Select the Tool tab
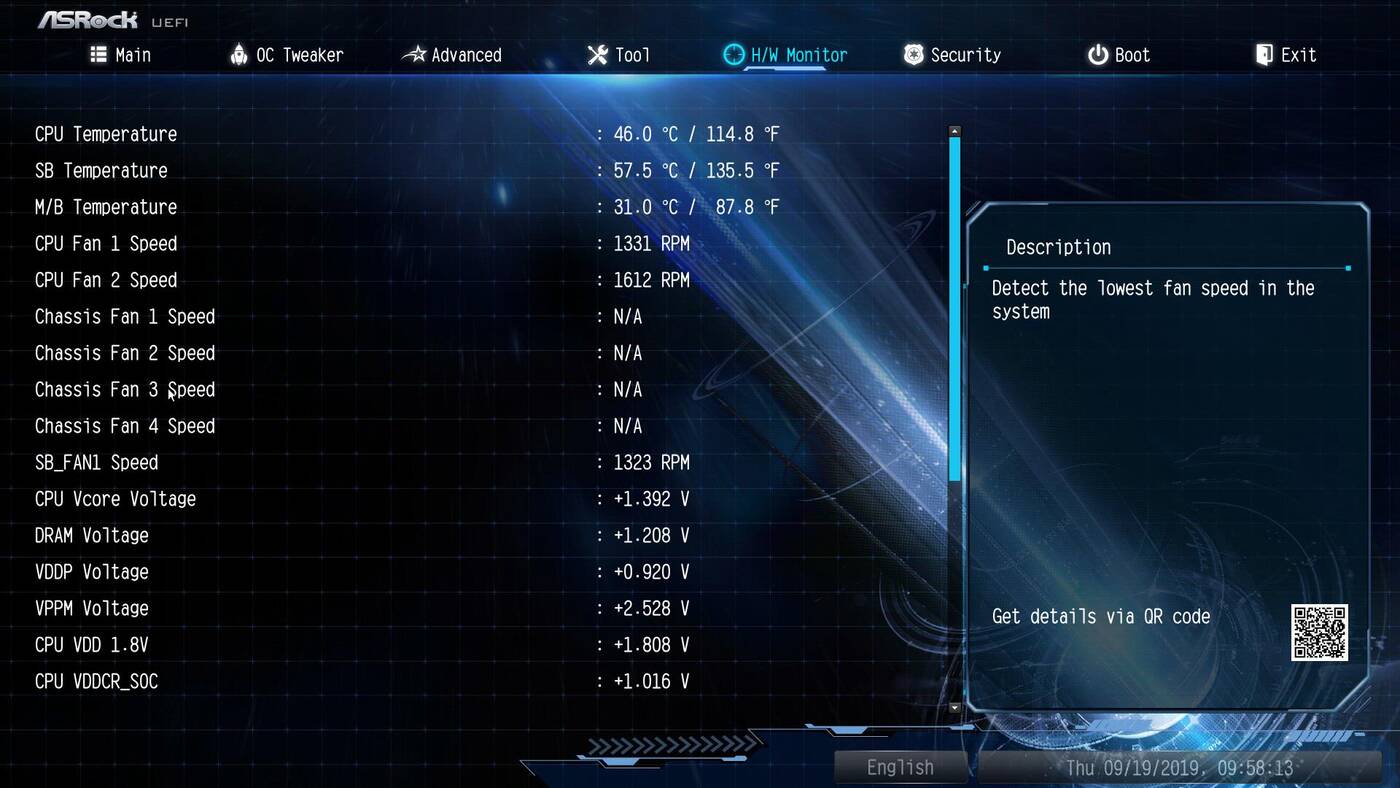Screen dimensions: 1400x788 (619, 55)
